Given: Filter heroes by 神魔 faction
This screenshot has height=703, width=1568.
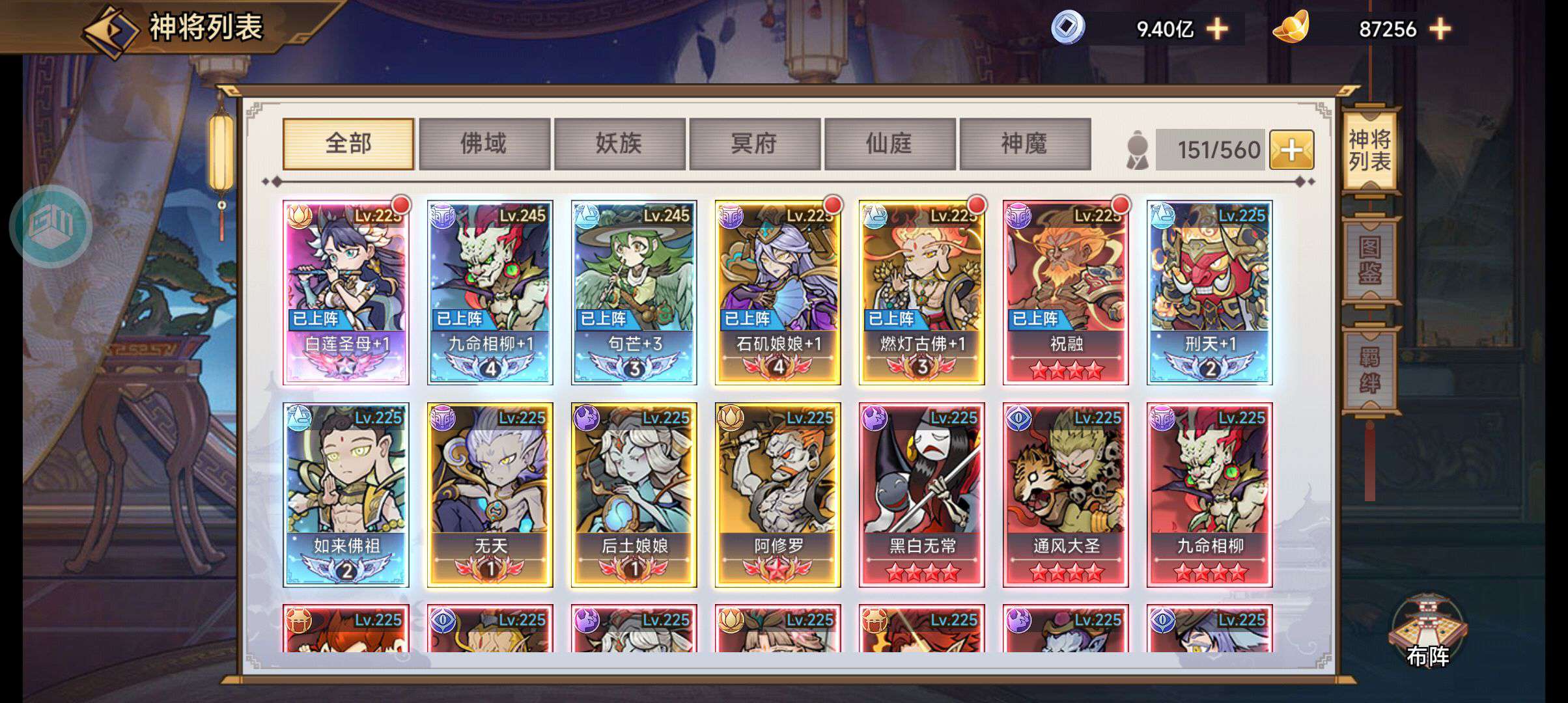Looking at the screenshot, I should pyautogui.click(x=1024, y=144).
